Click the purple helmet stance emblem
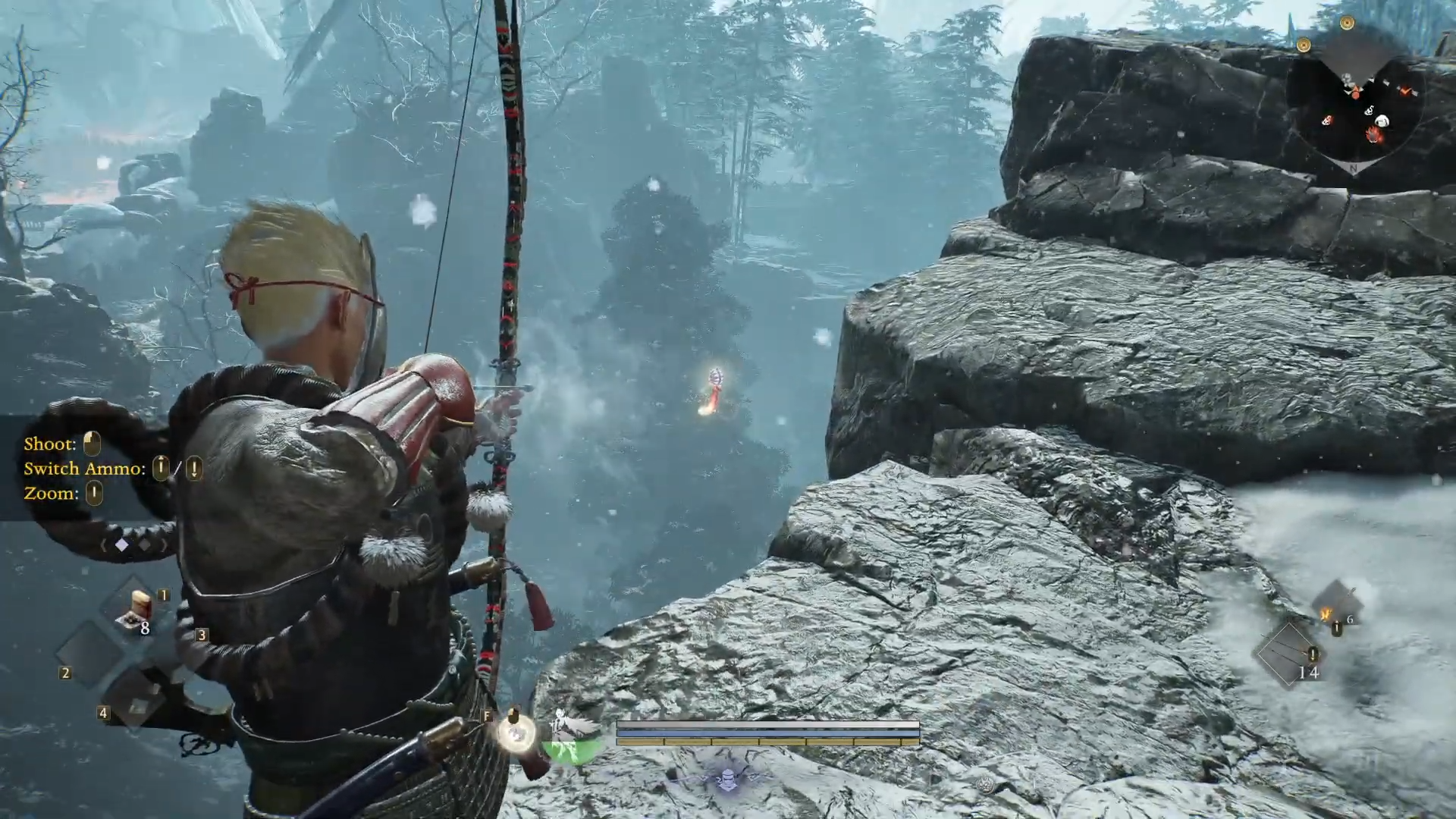 click(x=728, y=778)
